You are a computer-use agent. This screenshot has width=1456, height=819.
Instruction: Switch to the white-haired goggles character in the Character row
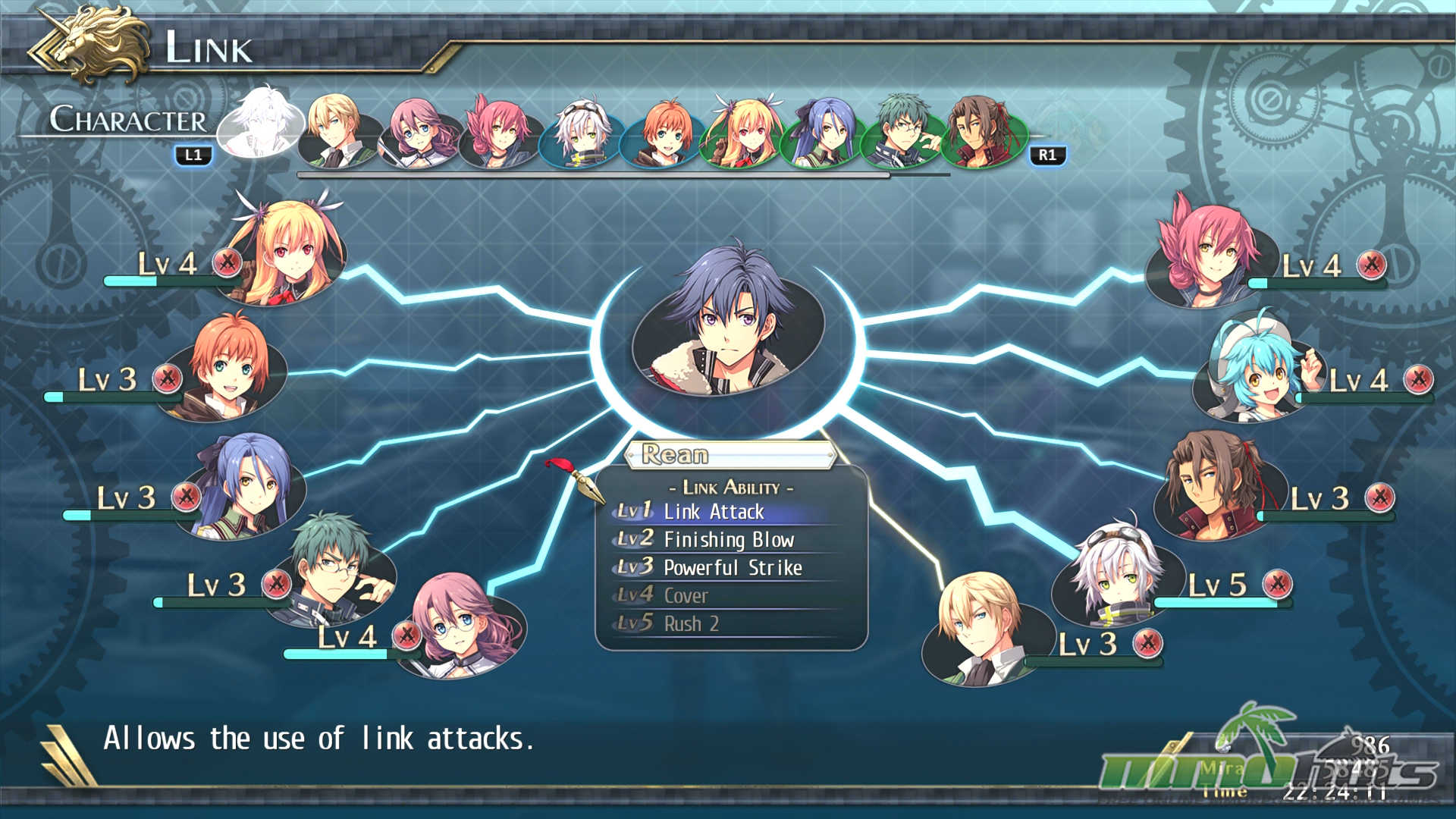(582, 132)
